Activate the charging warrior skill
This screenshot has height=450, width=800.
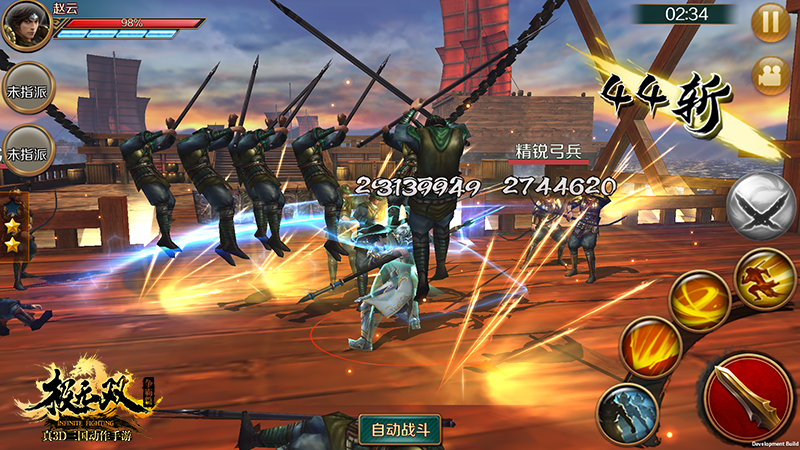click(x=765, y=277)
